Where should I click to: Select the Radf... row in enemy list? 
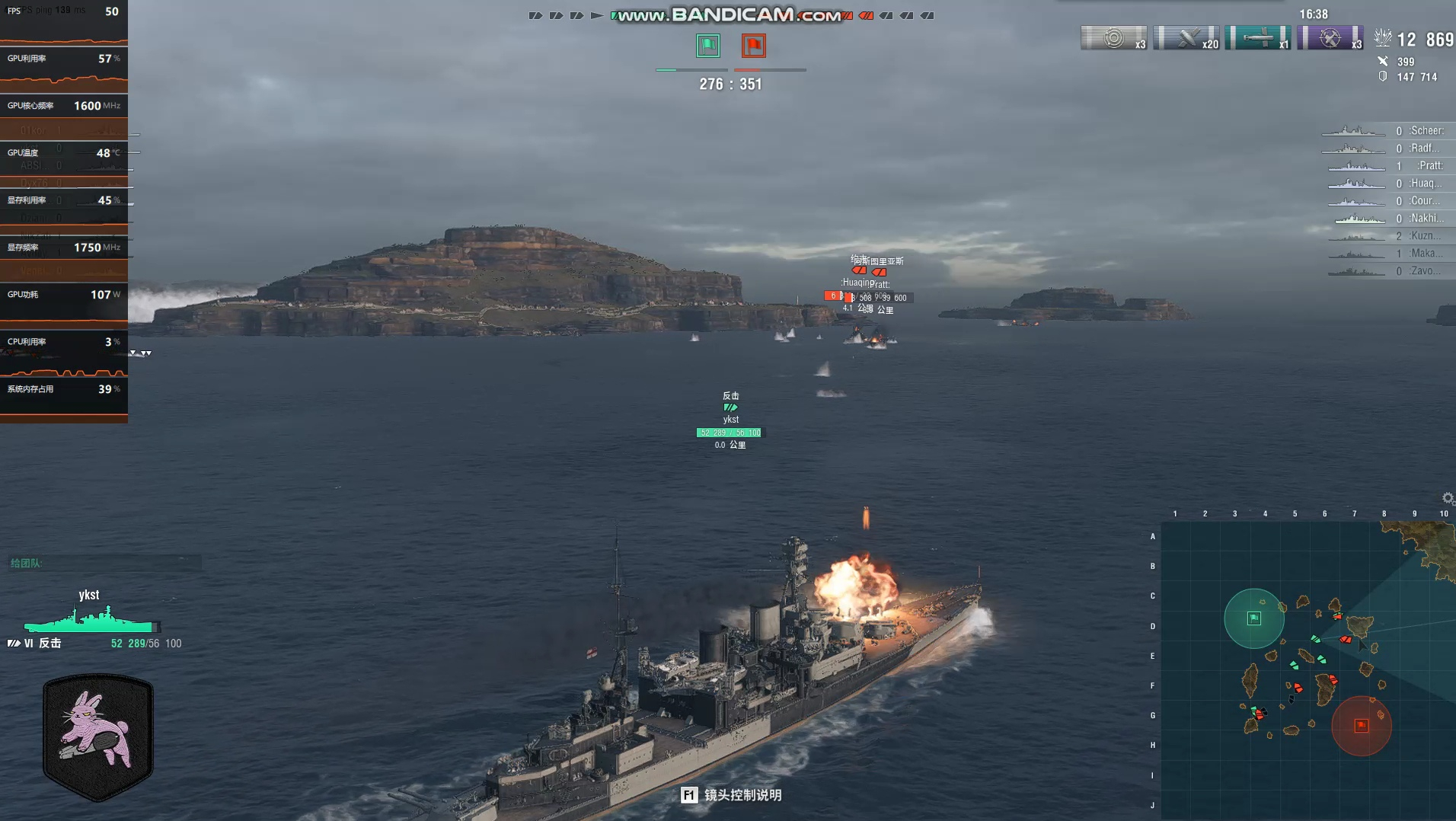click(1386, 149)
